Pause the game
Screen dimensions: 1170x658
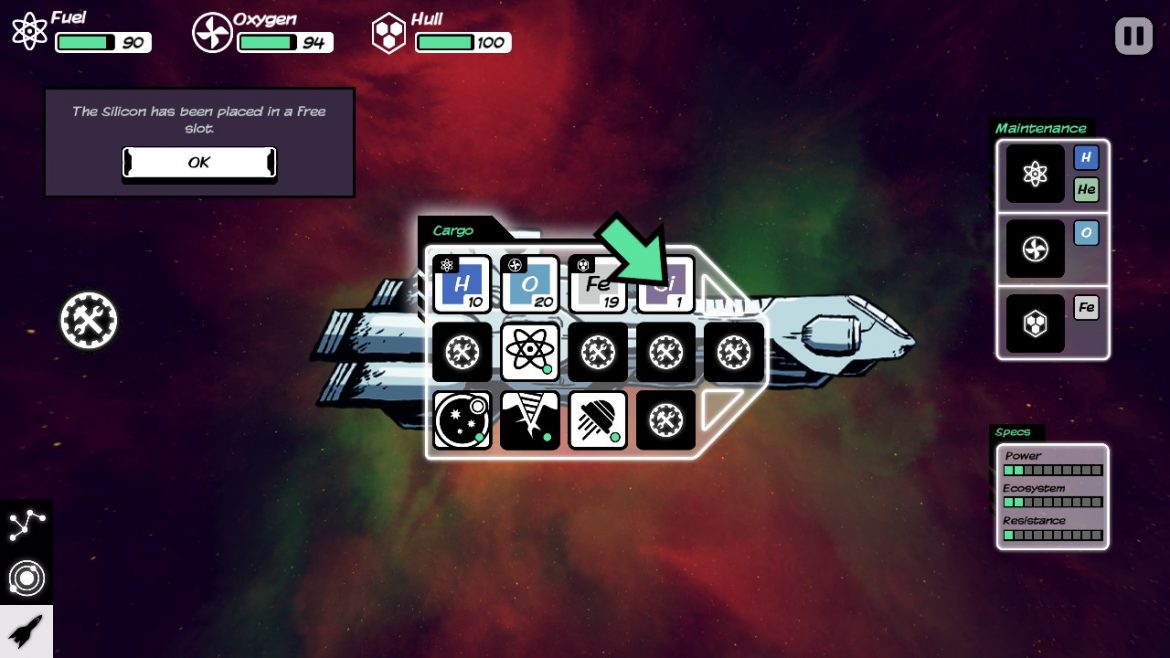[1134, 37]
